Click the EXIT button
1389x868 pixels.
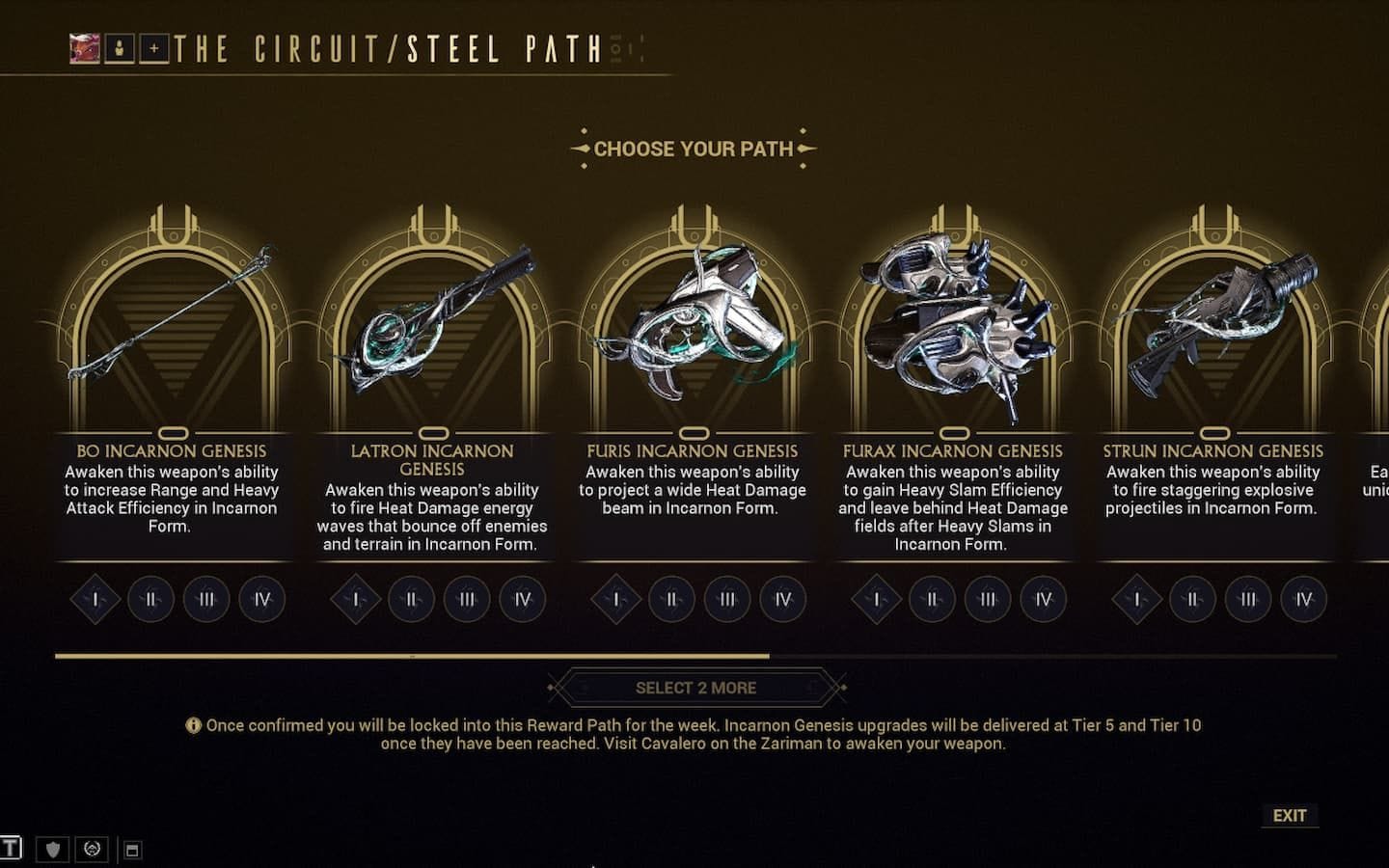point(1290,815)
